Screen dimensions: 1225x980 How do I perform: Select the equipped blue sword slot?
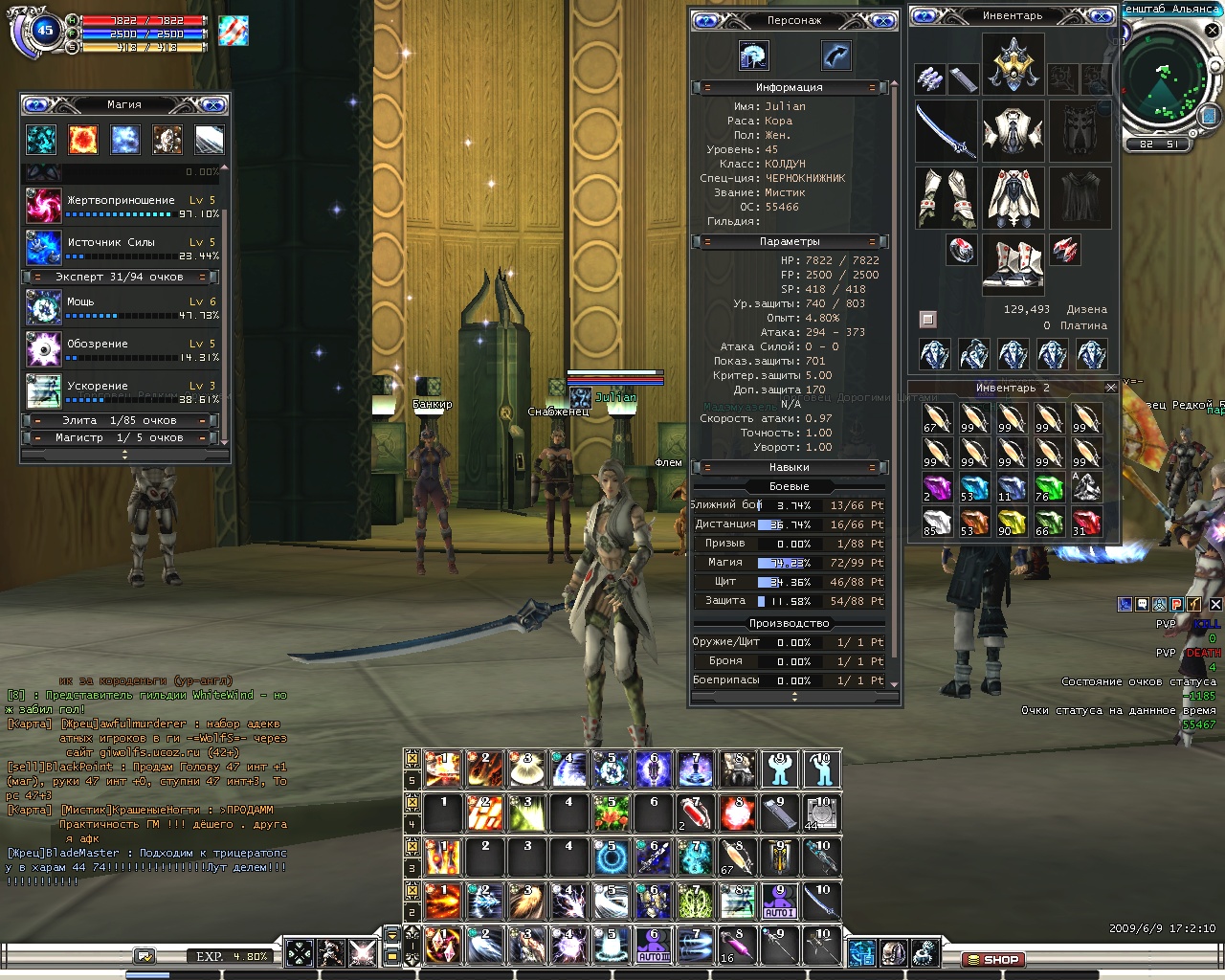946,131
